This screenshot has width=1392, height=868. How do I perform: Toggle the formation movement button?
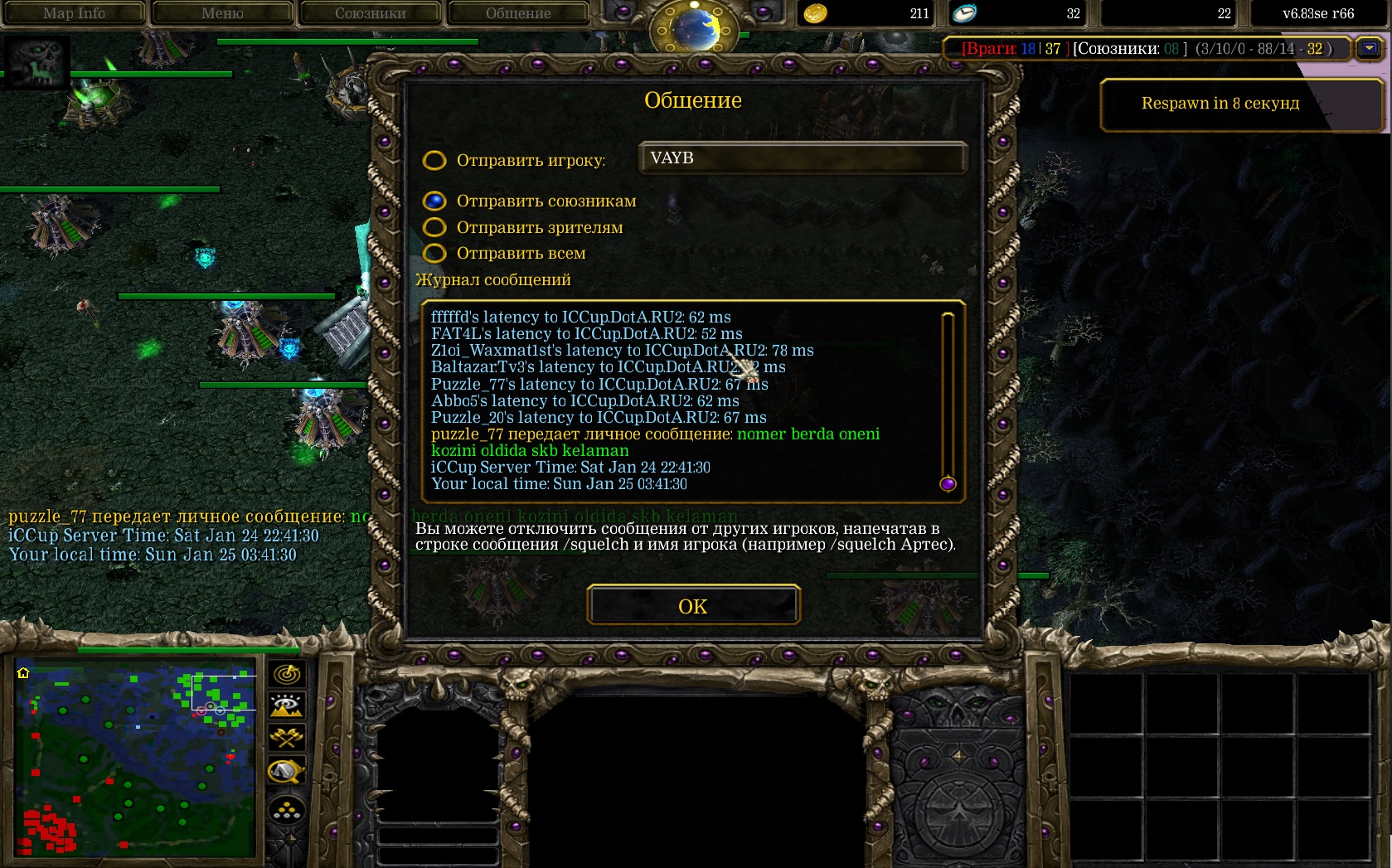click(287, 812)
